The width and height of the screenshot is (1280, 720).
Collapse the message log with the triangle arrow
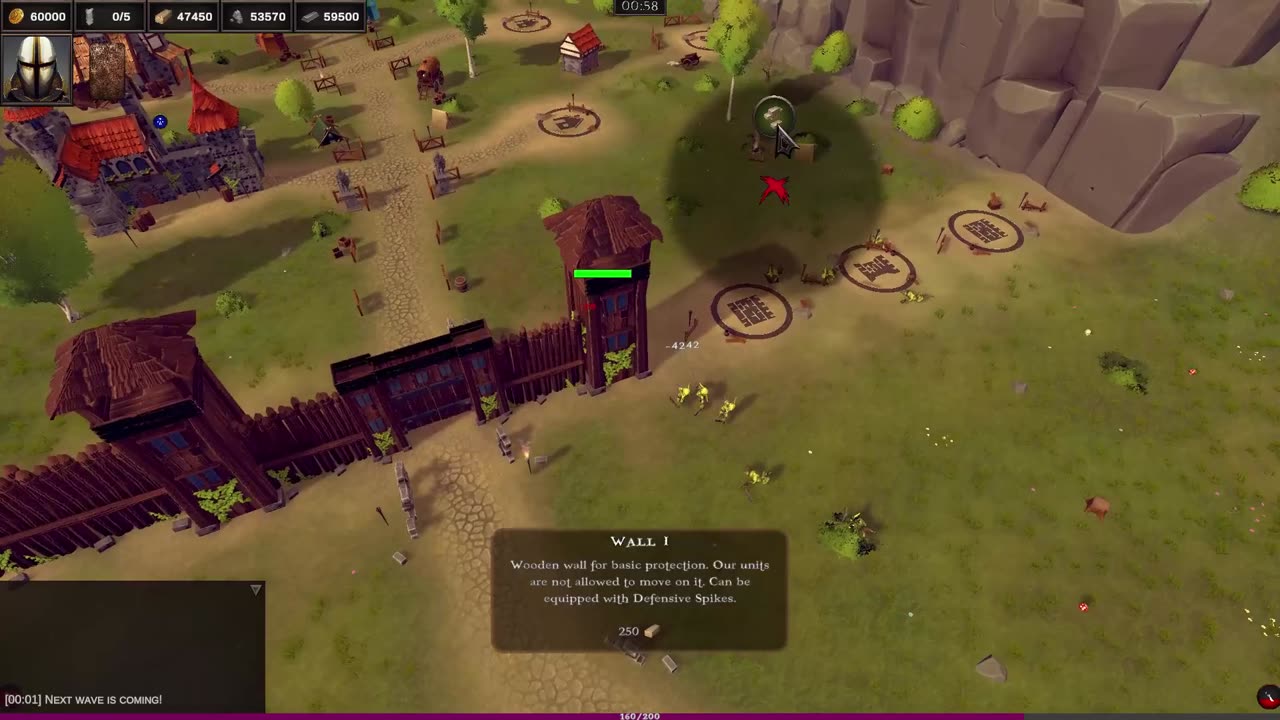(256, 590)
